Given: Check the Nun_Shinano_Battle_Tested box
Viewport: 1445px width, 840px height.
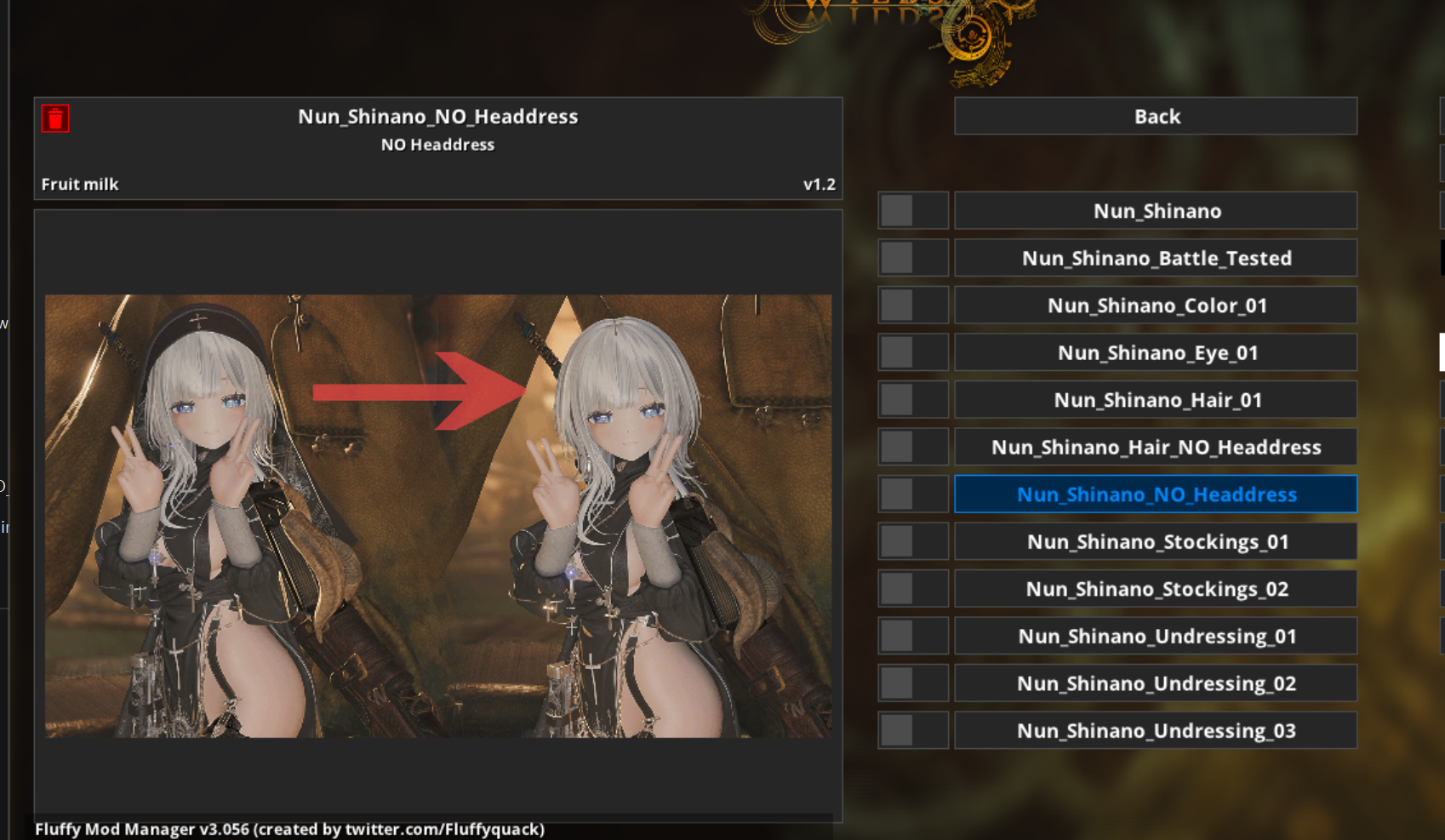Looking at the screenshot, I should click(913, 257).
